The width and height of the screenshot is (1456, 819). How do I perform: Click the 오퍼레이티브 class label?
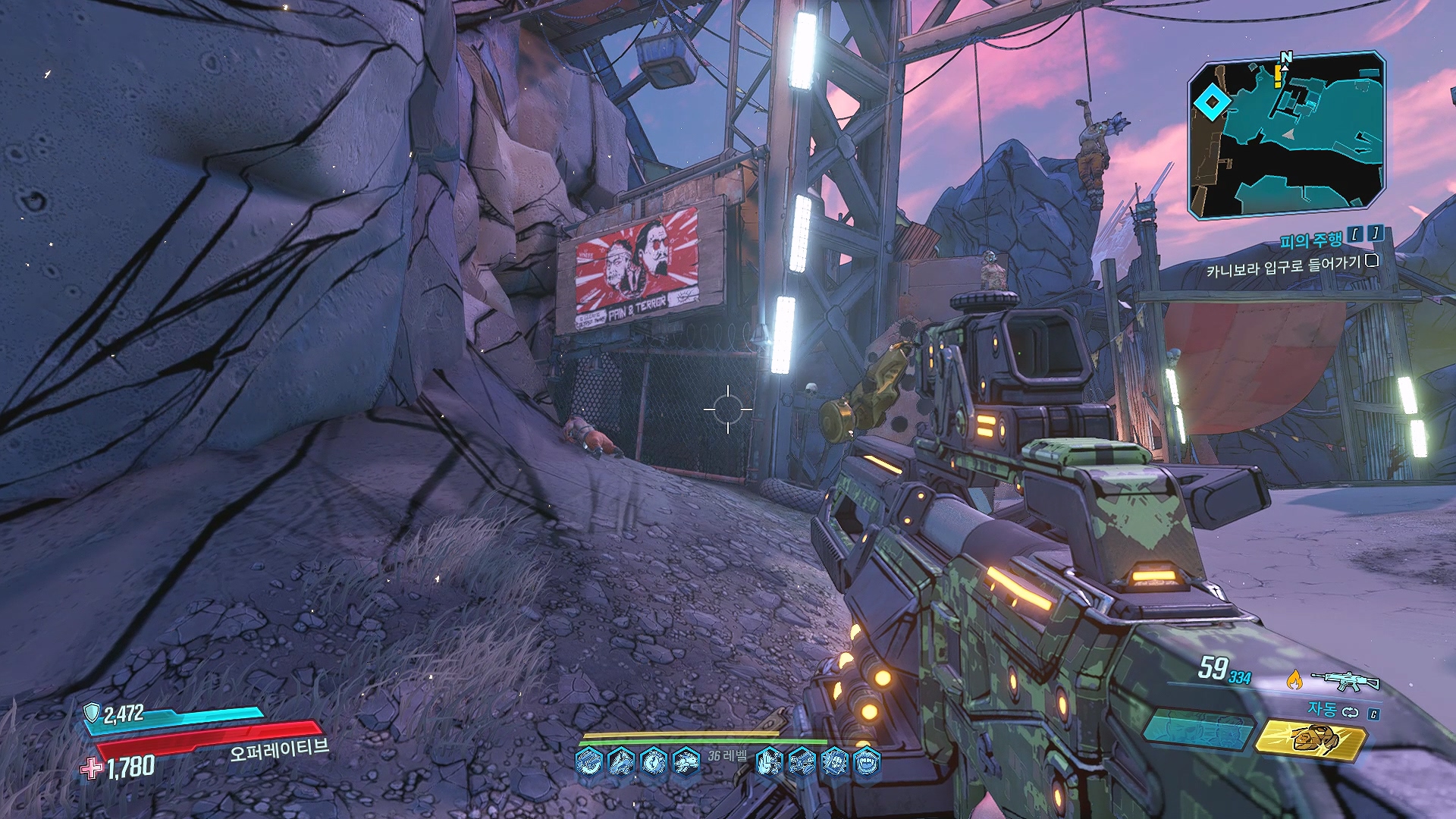tap(279, 749)
